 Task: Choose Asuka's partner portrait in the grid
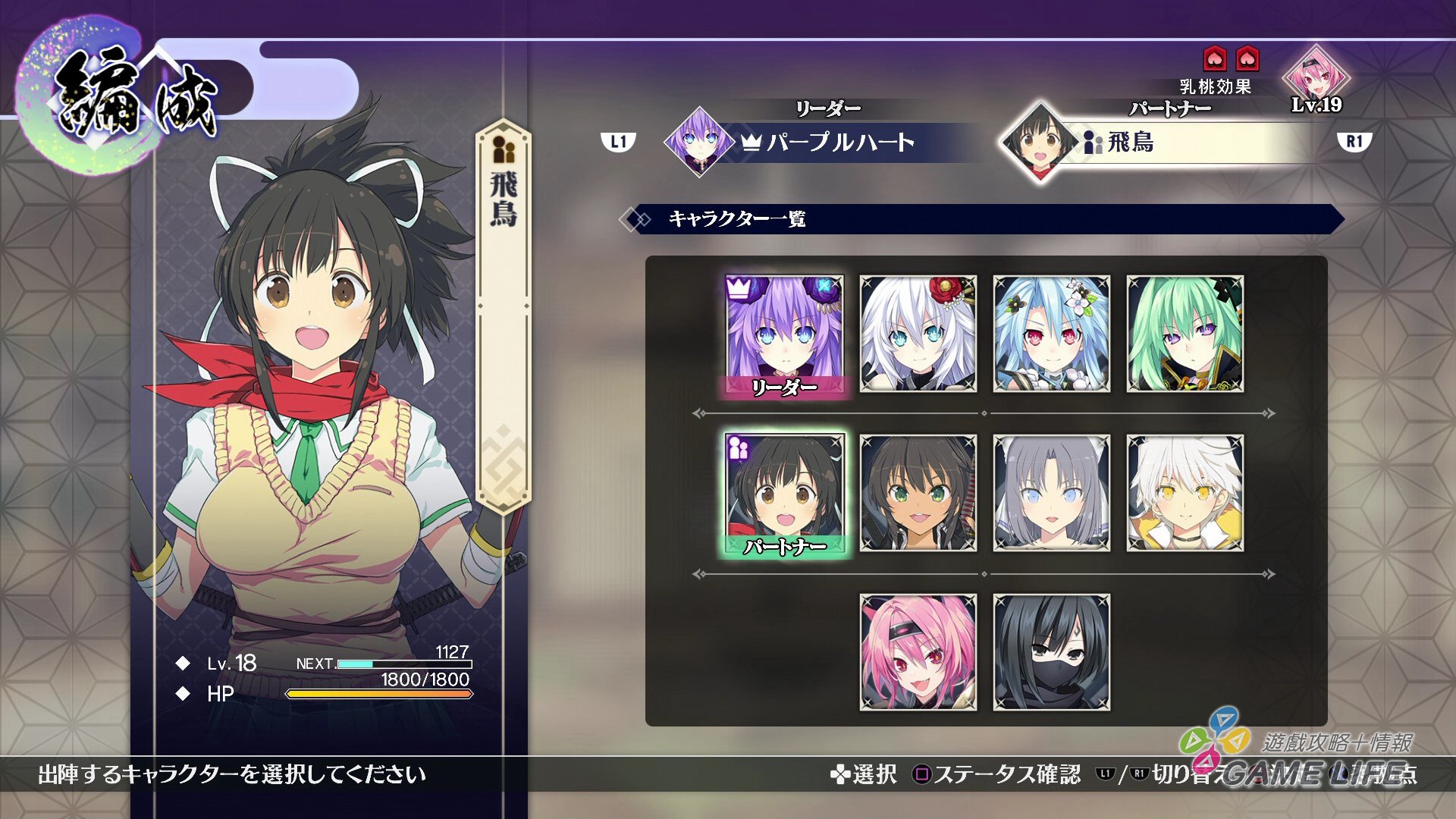tap(784, 493)
